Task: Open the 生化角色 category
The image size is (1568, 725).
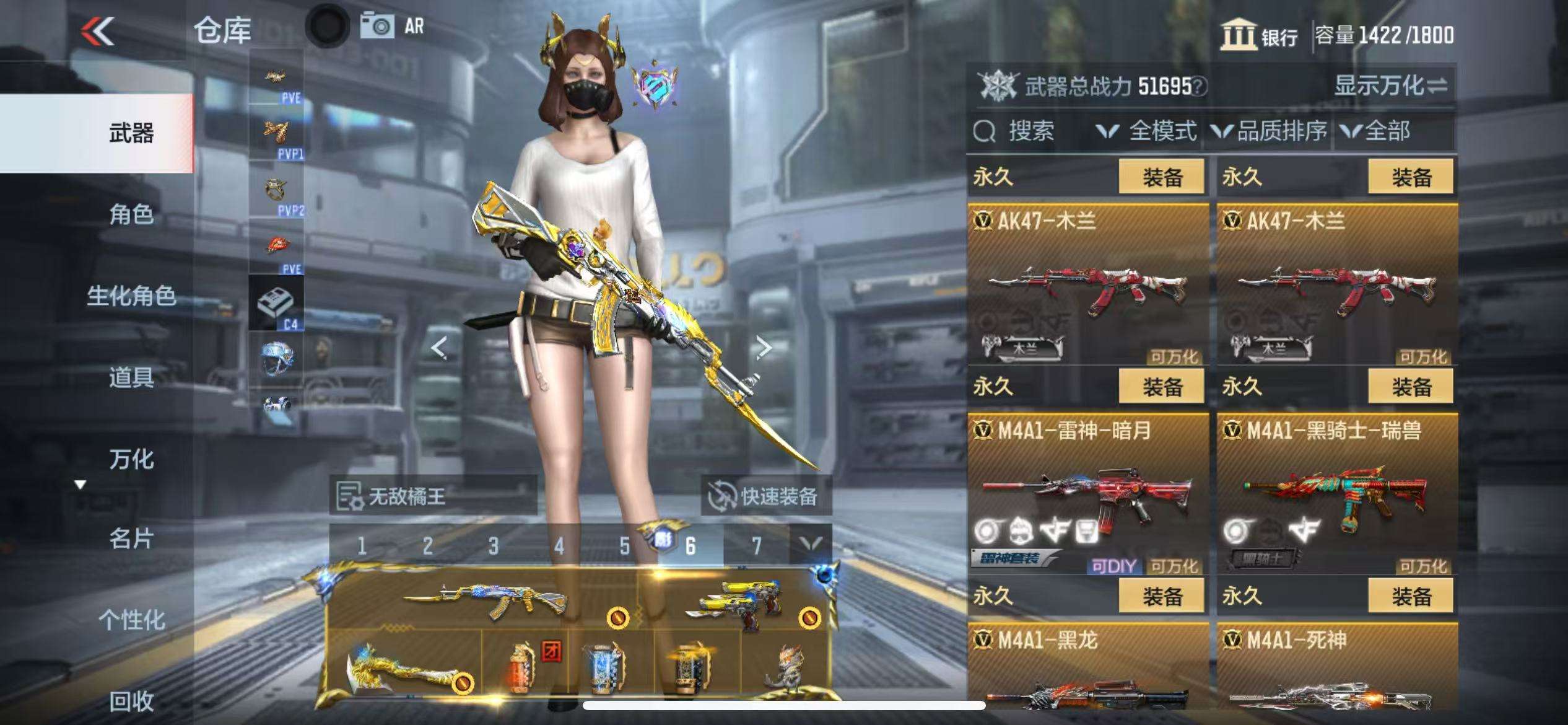Action: point(131,296)
